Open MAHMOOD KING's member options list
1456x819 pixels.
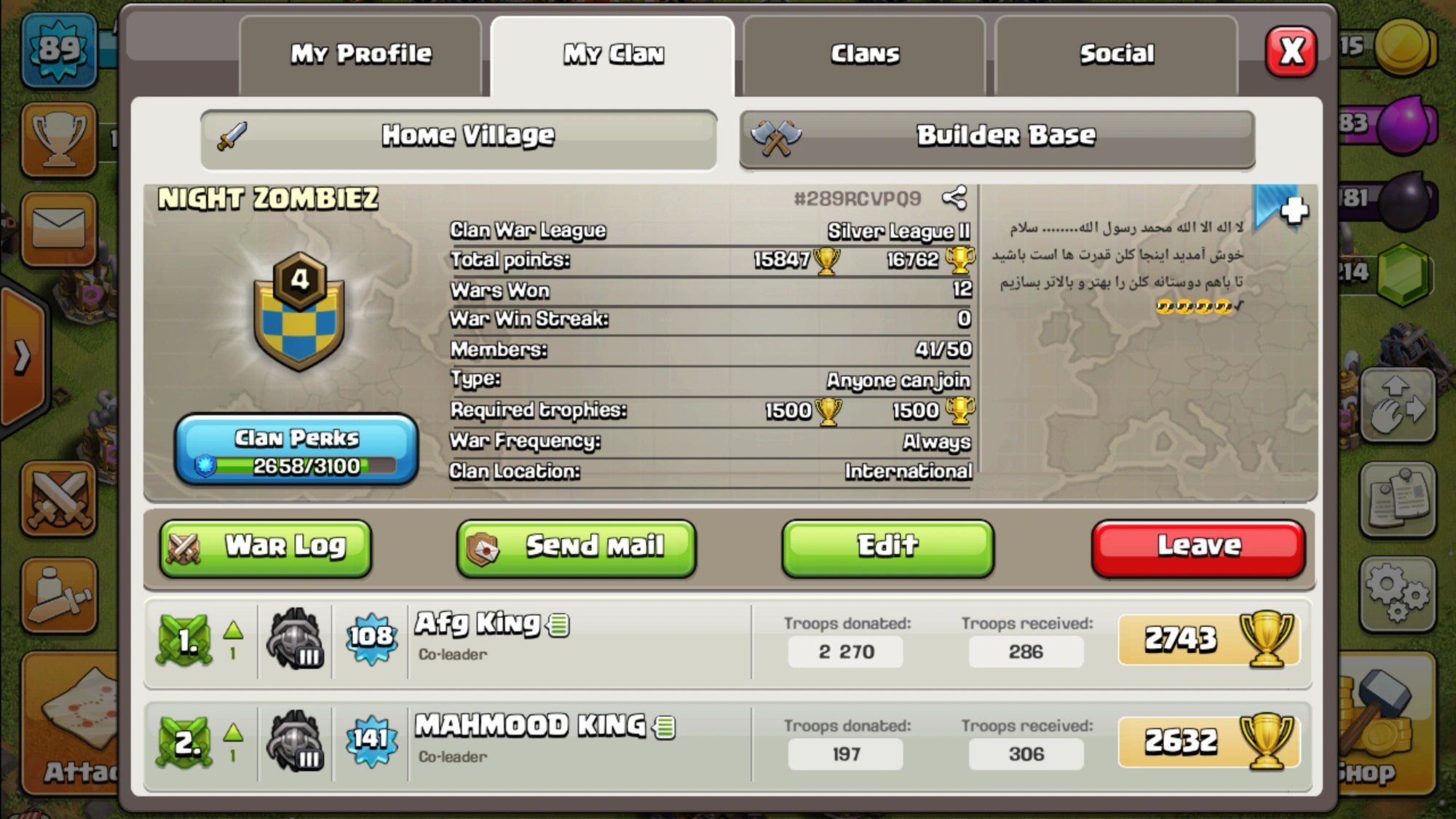click(666, 726)
